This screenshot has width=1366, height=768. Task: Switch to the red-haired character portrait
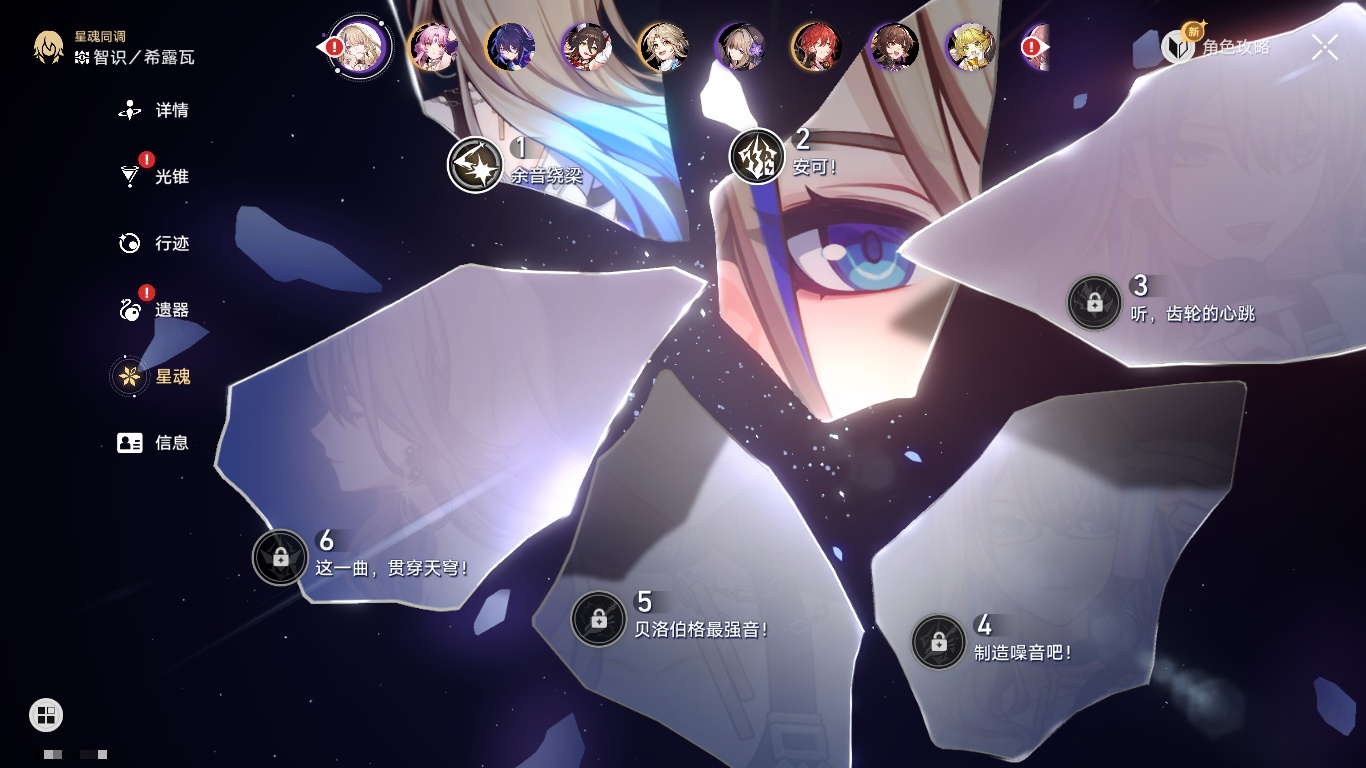[816, 47]
